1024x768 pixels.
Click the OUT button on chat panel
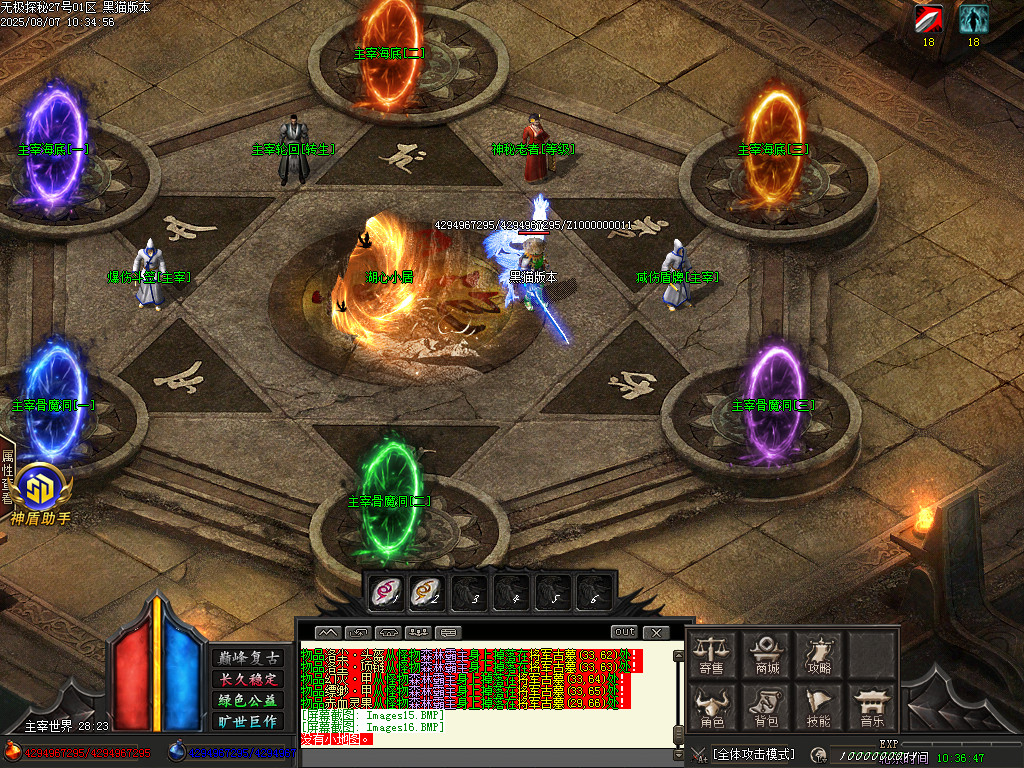[624, 632]
